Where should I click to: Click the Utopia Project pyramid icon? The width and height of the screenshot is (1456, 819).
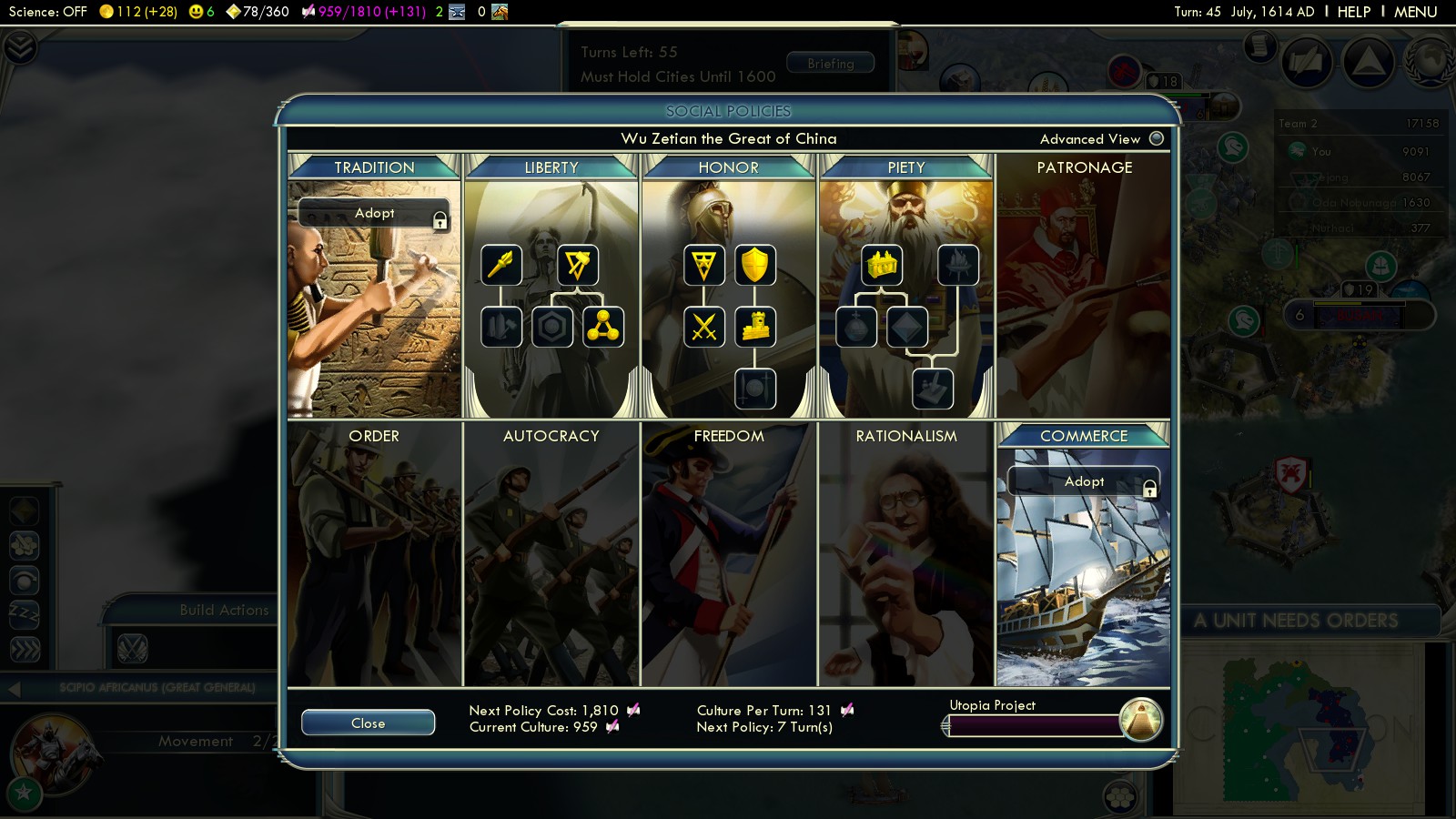pos(1141,720)
